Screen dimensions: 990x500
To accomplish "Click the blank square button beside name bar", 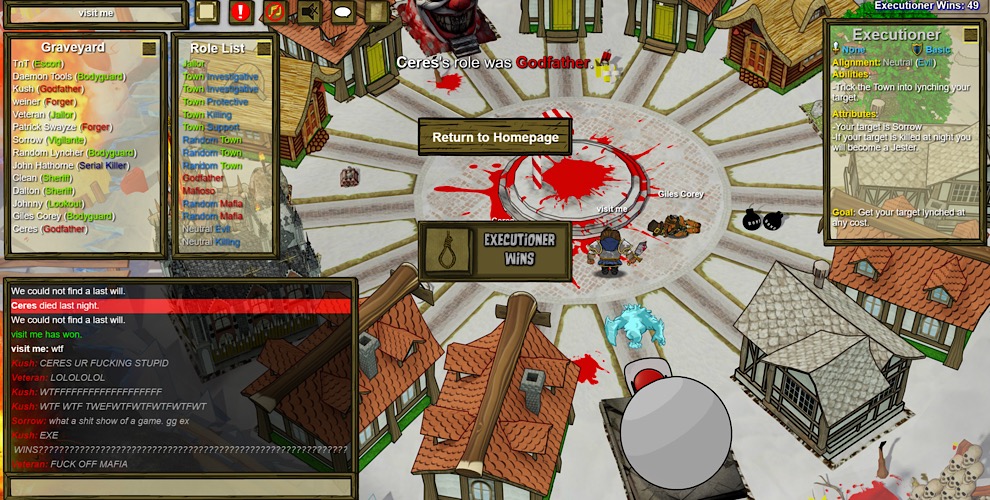I will pos(206,12).
